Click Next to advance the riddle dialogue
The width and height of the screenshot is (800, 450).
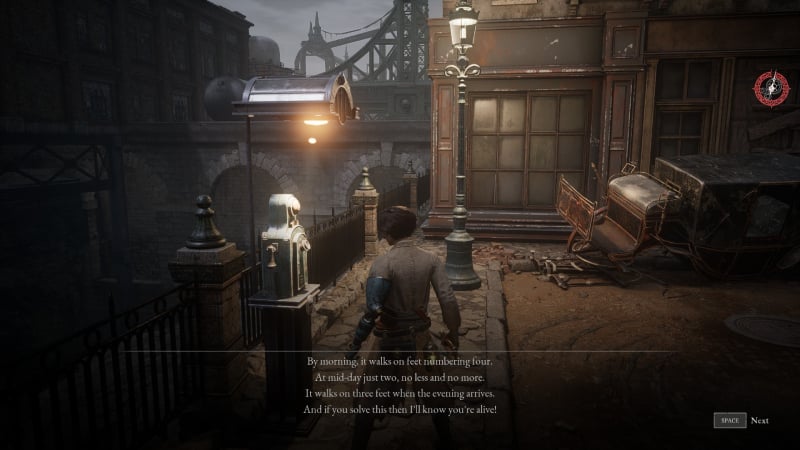(759, 421)
